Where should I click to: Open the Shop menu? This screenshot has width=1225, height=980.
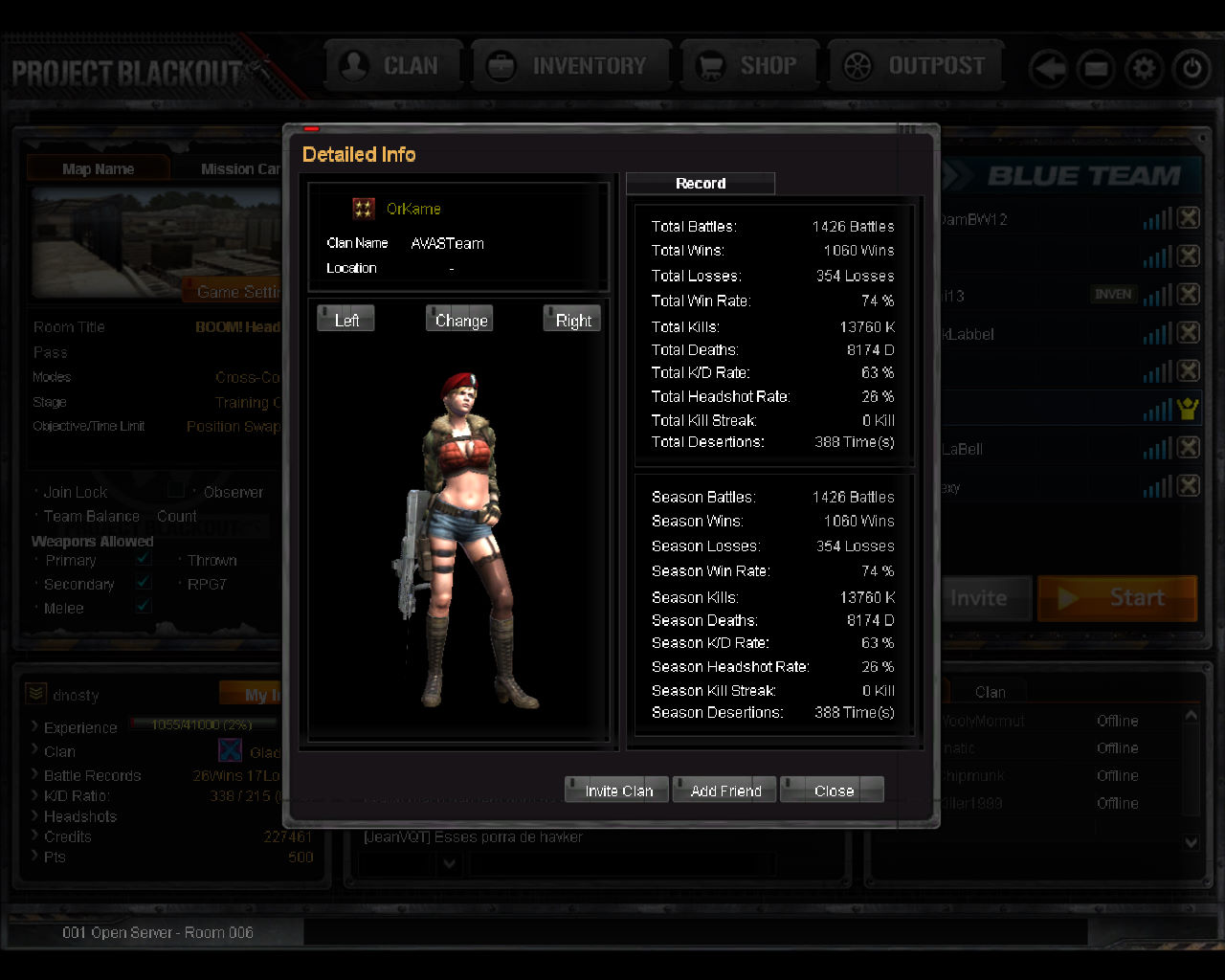point(749,66)
